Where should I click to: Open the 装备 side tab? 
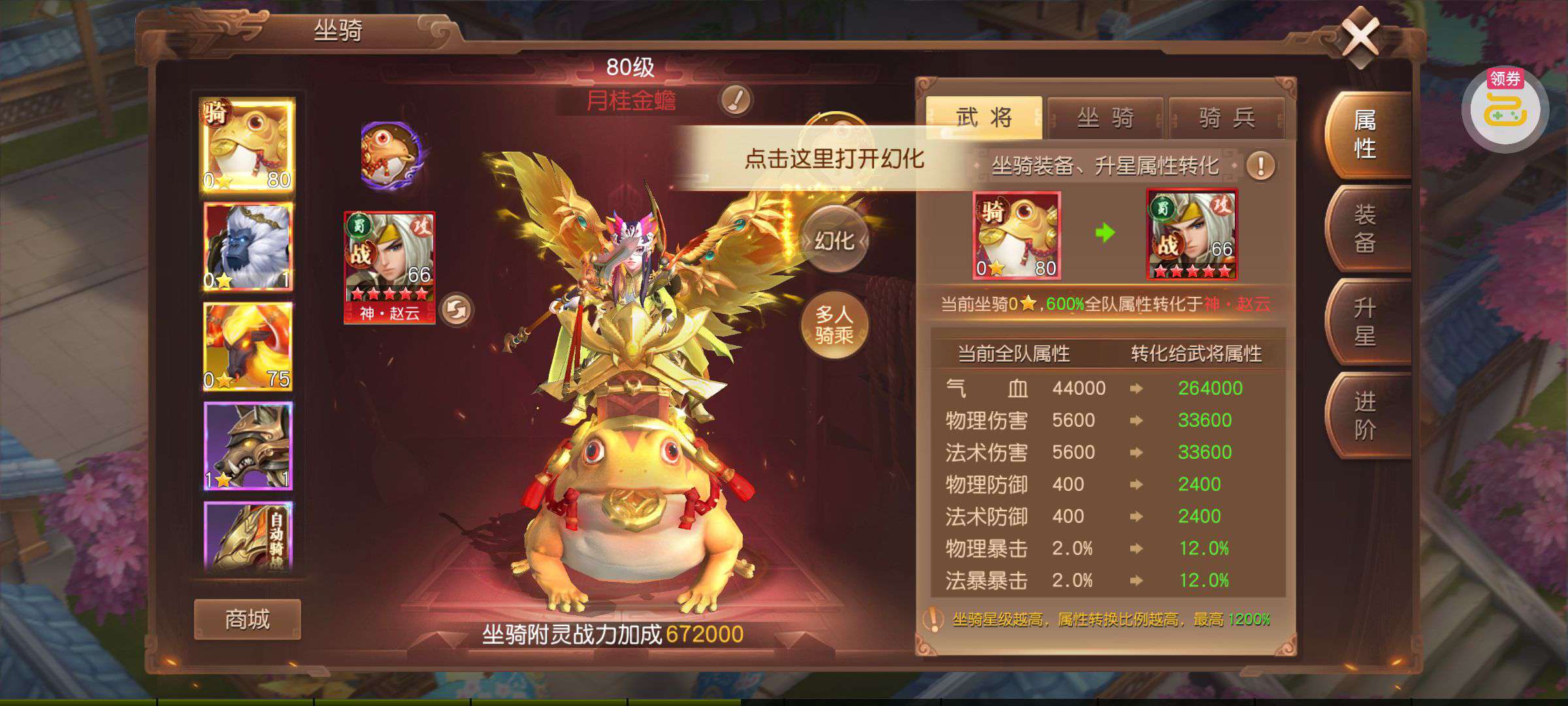tap(1365, 229)
